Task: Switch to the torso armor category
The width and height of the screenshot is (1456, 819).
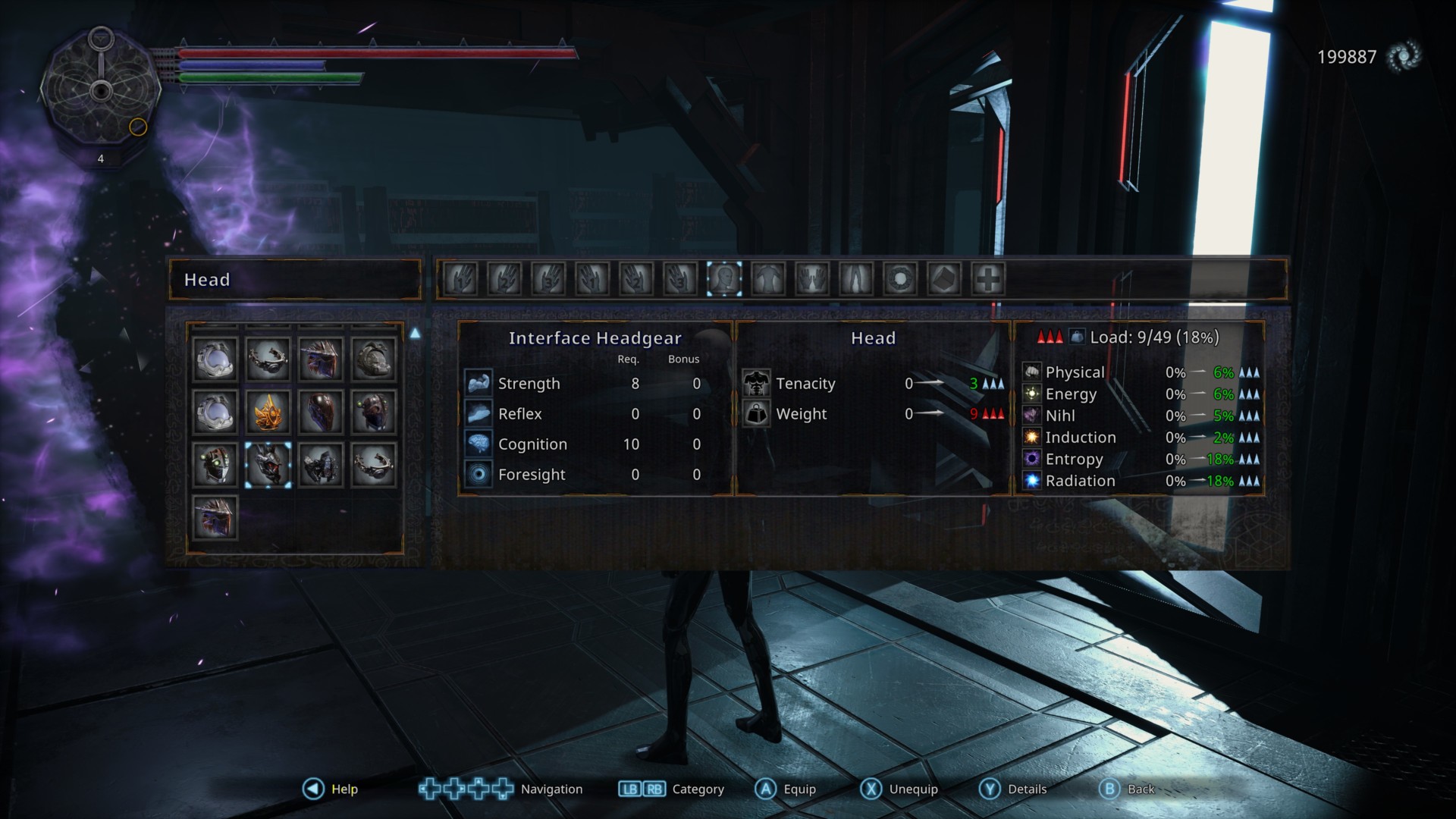Action: click(767, 280)
